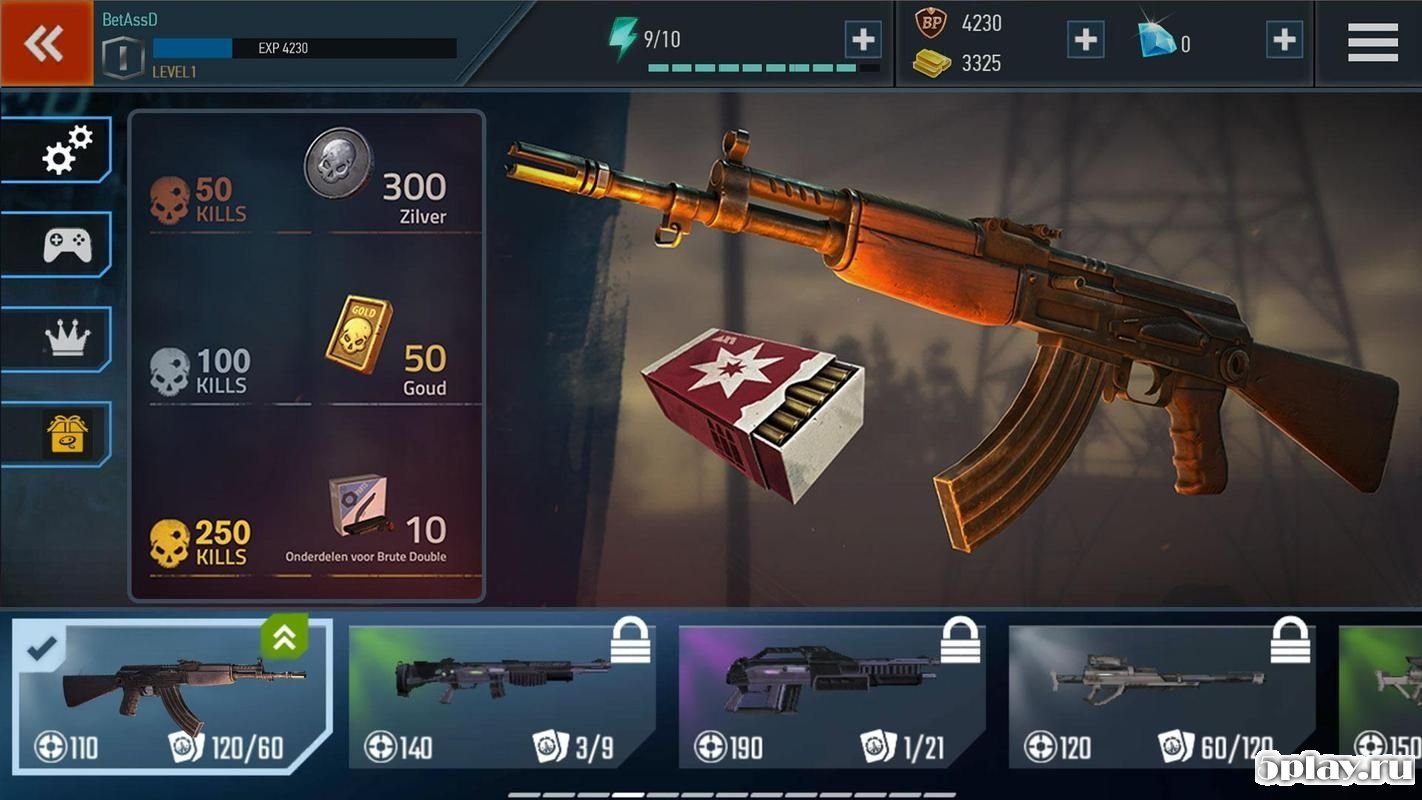The height and width of the screenshot is (800, 1422).
Task: Add diamonds using the plus button
Action: 1284,40
